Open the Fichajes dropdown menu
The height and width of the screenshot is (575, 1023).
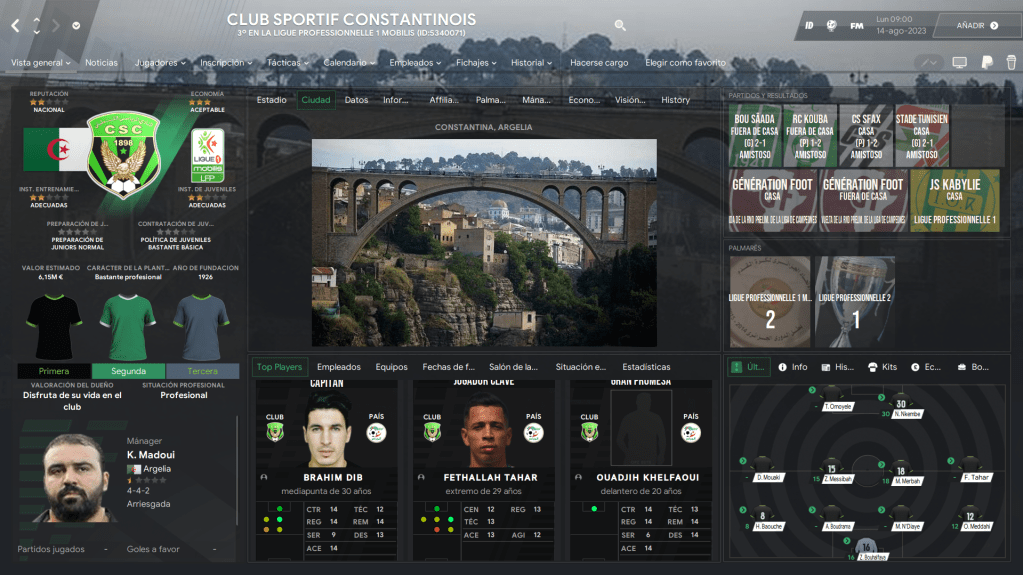(477, 63)
